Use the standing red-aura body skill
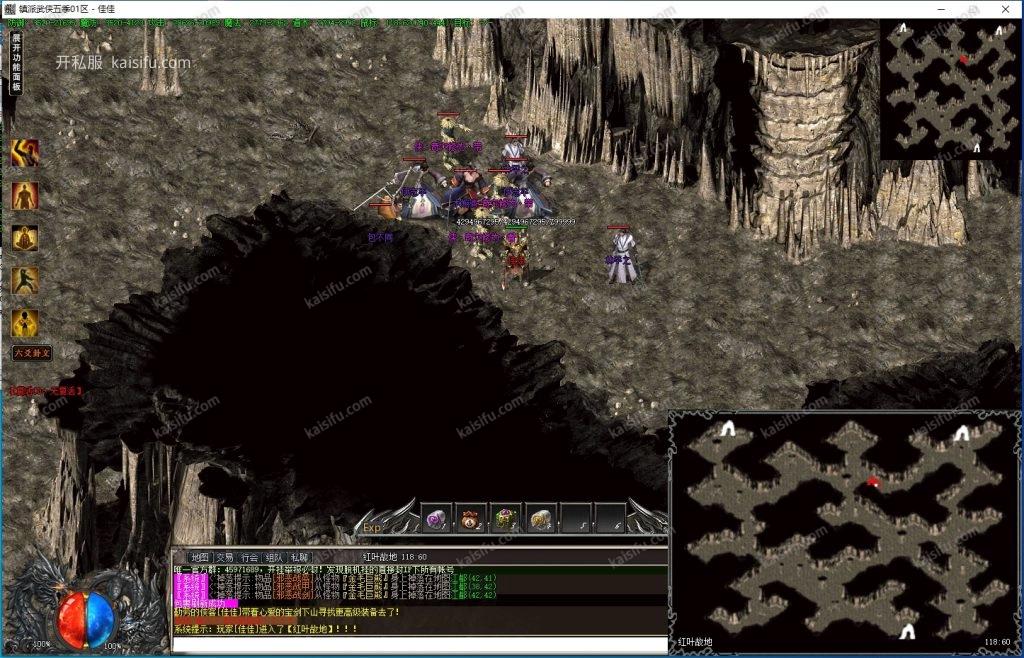This screenshot has height=658, width=1024. tap(25, 196)
